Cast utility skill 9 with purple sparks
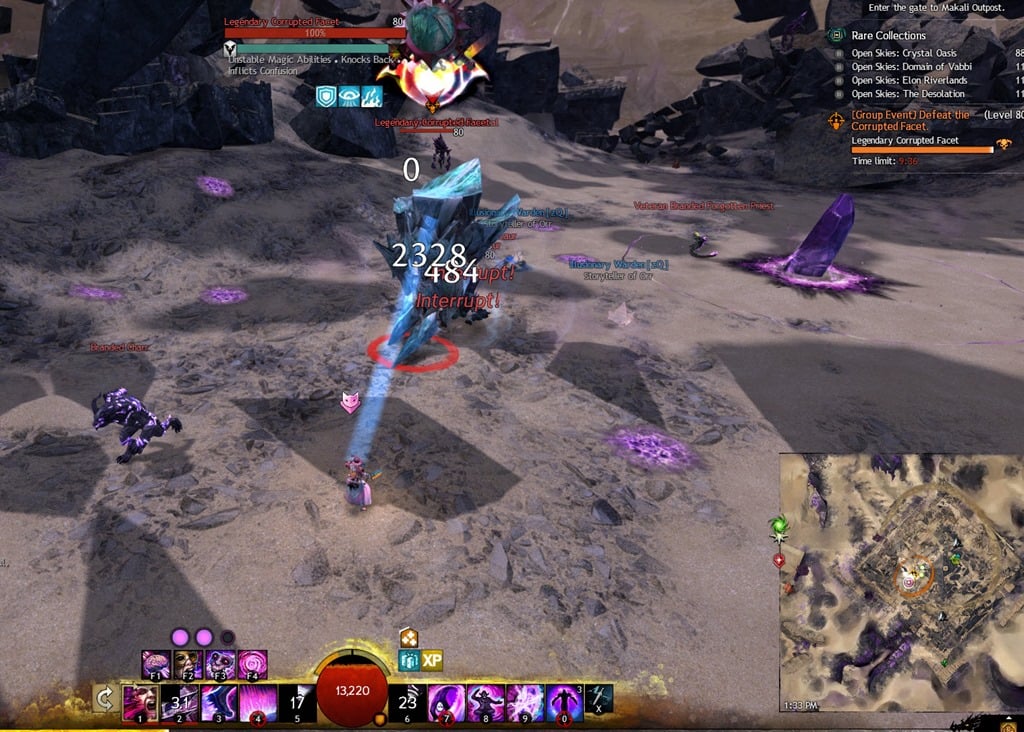The image size is (1024, 732). tap(525, 703)
